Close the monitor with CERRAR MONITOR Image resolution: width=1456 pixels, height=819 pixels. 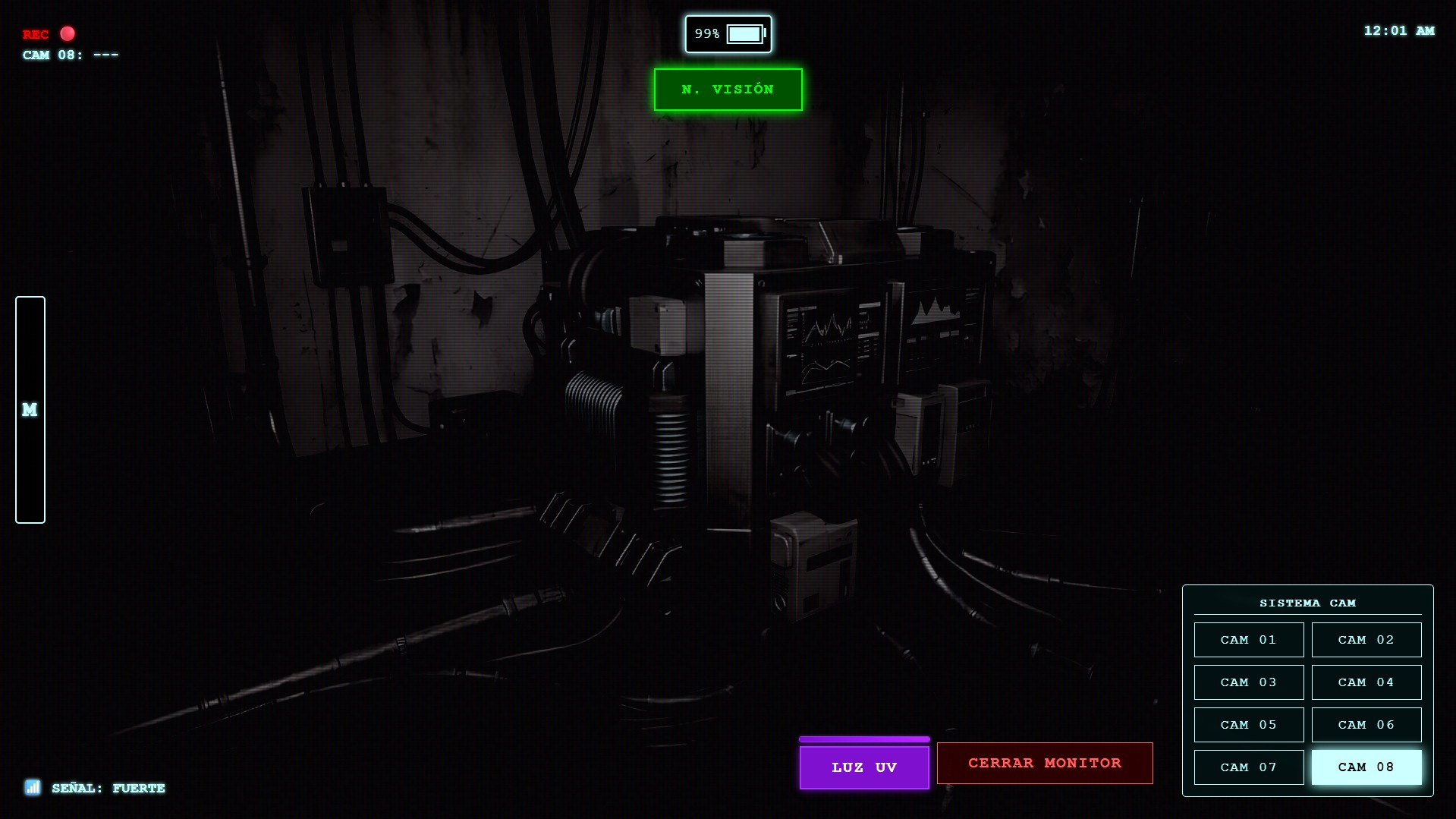pos(1045,763)
